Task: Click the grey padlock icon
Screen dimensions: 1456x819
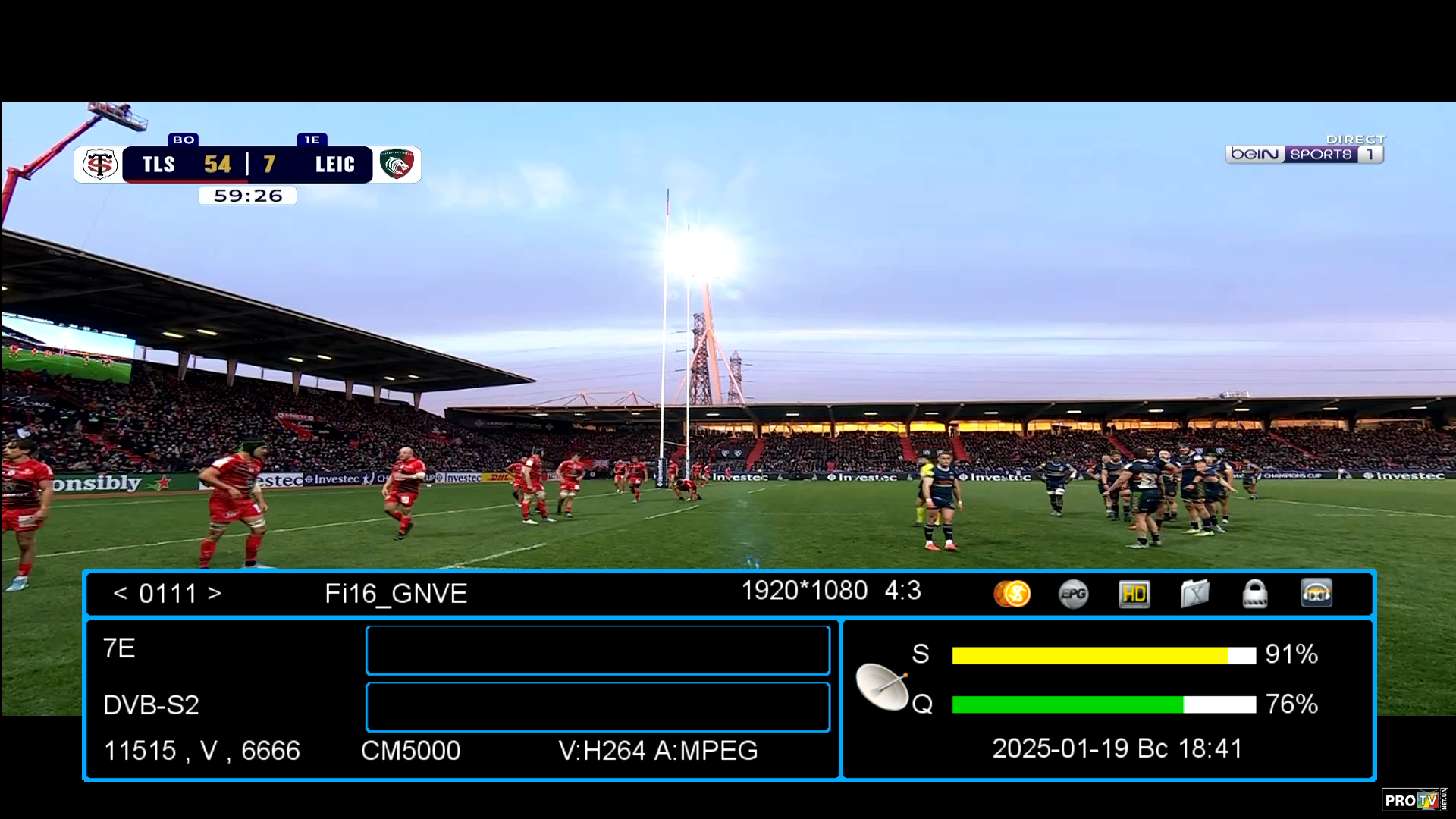Action: pos(1255,594)
